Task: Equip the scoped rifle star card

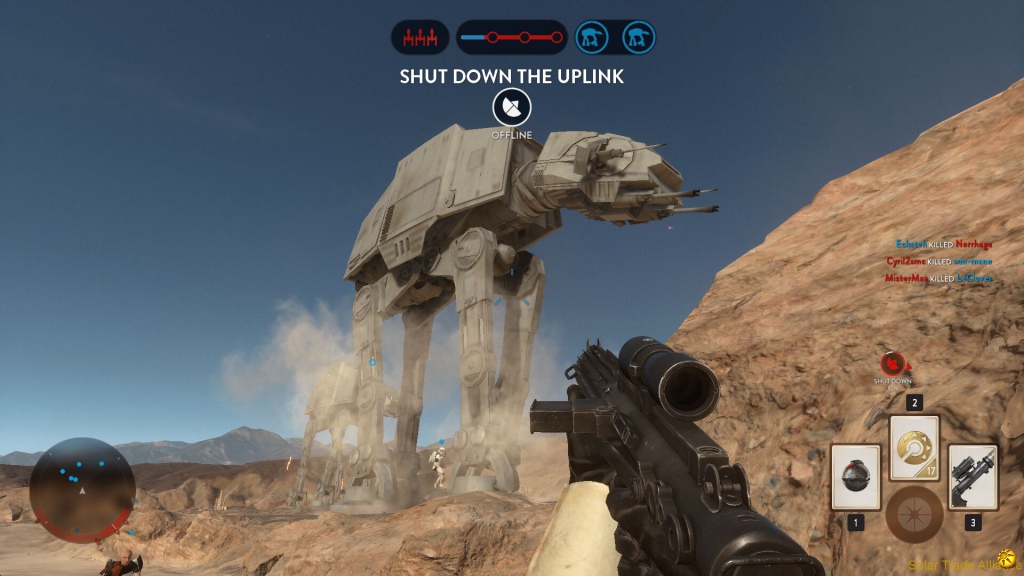Action: [972, 477]
